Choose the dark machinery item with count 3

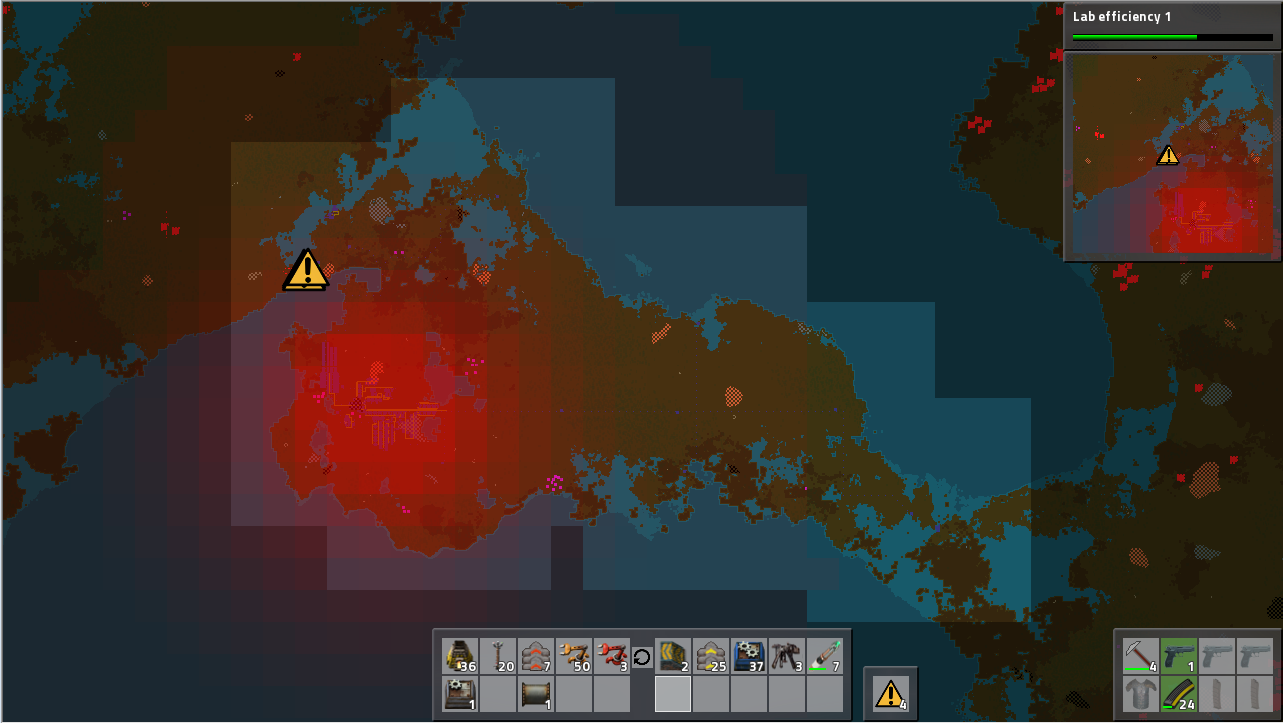(787, 656)
